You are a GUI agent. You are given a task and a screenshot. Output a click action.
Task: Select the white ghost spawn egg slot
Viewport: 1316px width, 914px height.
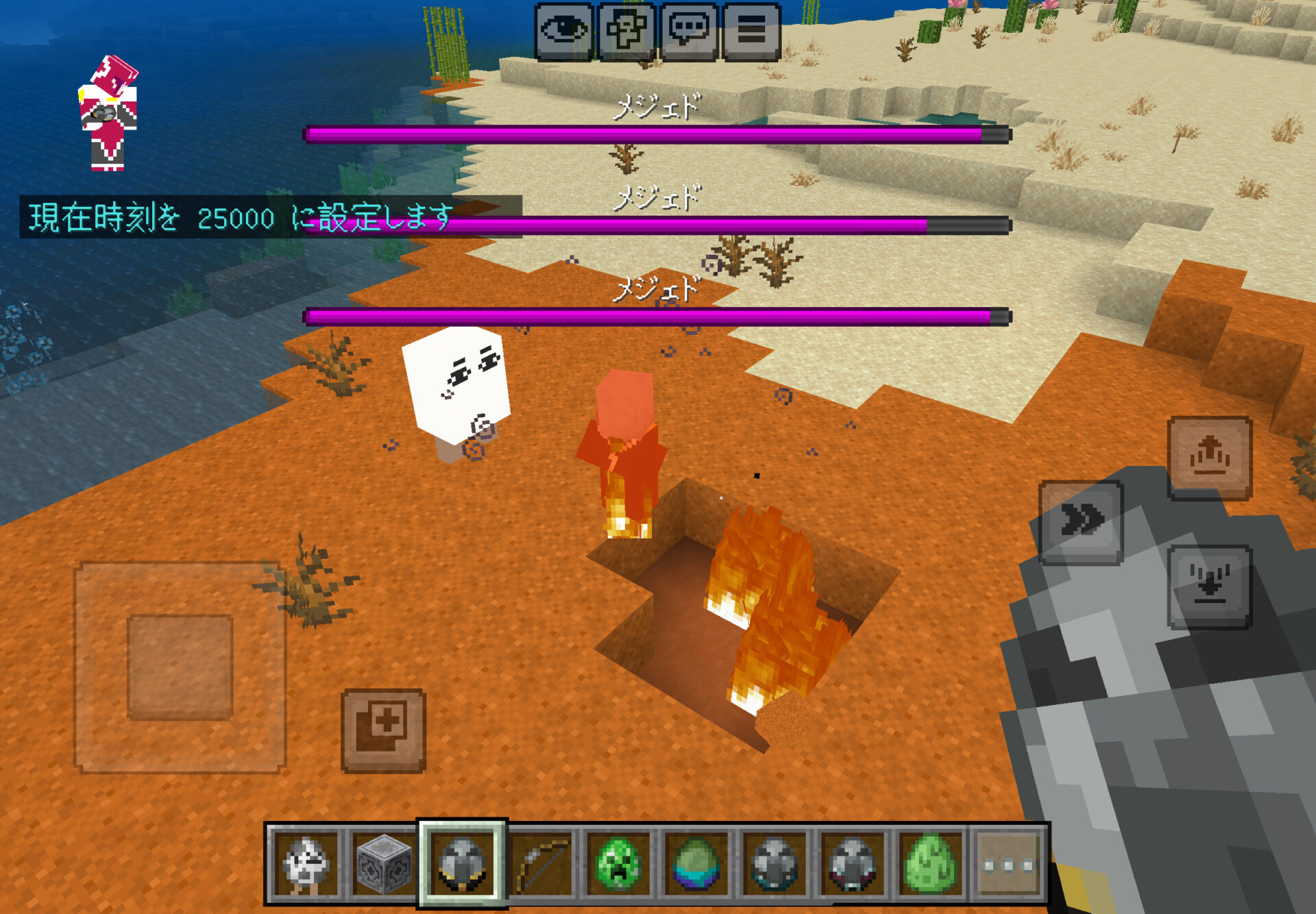pos(306,865)
